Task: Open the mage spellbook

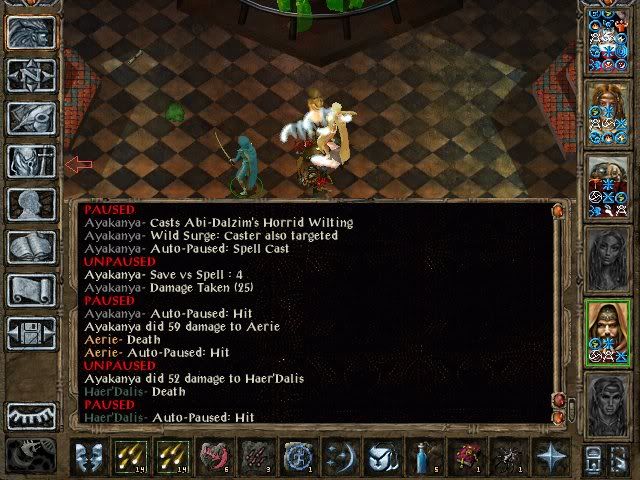Action: click(30, 247)
